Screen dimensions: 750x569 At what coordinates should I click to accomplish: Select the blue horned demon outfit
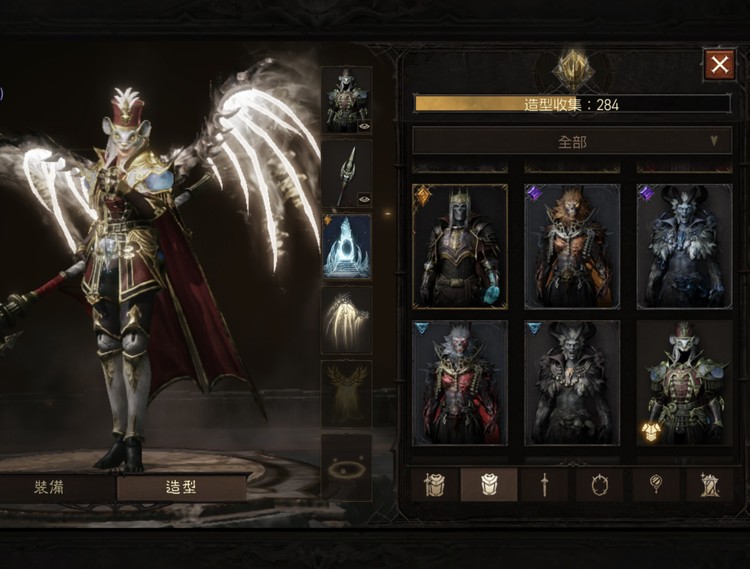click(x=684, y=246)
